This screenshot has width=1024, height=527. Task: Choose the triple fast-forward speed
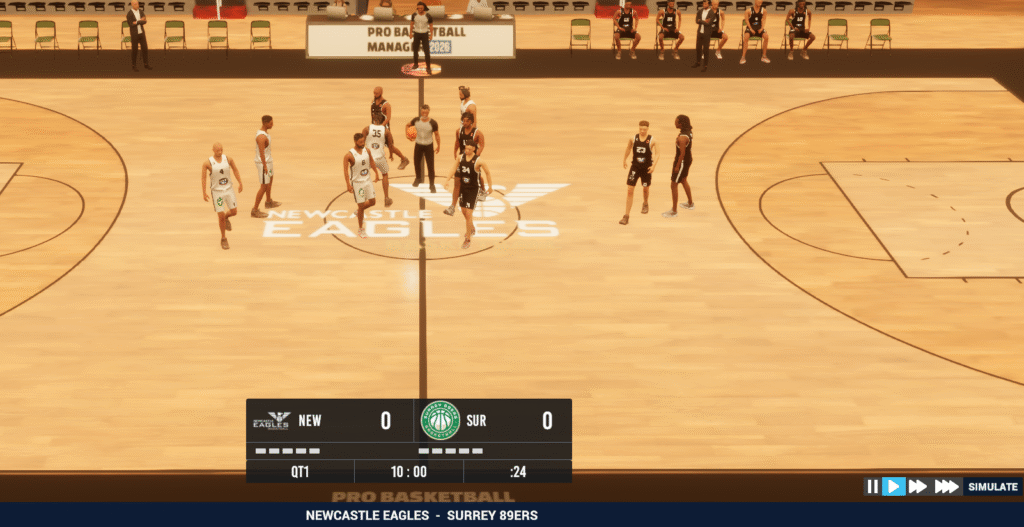click(946, 487)
